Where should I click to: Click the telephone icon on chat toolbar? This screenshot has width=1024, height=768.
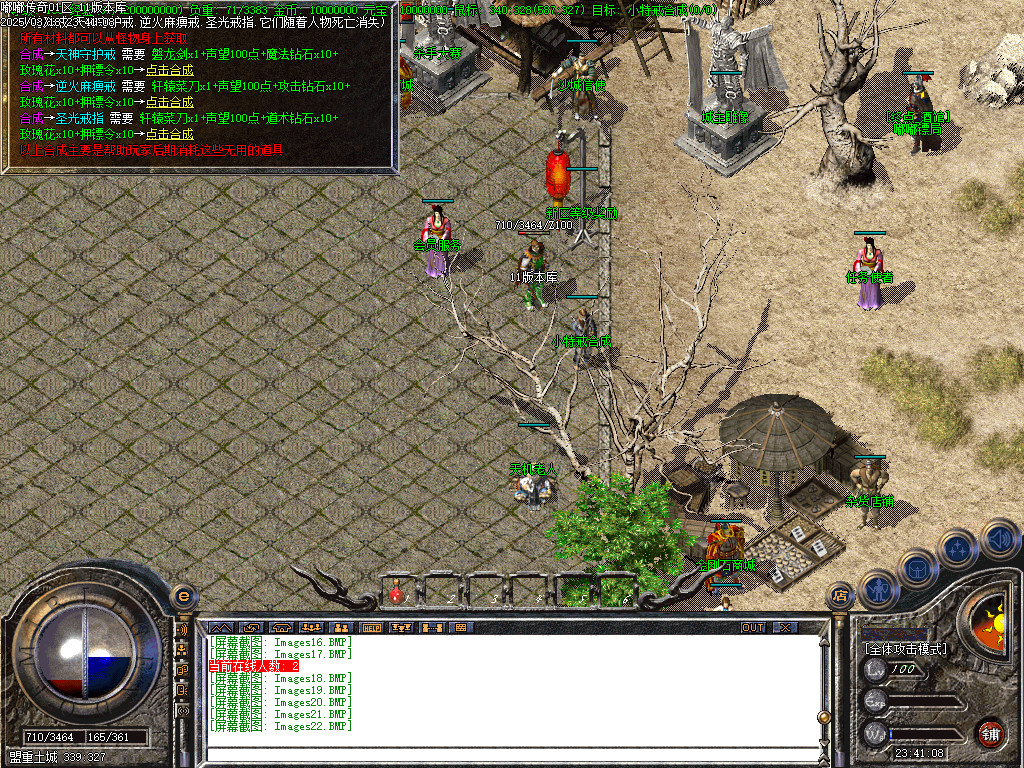click(281, 627)
